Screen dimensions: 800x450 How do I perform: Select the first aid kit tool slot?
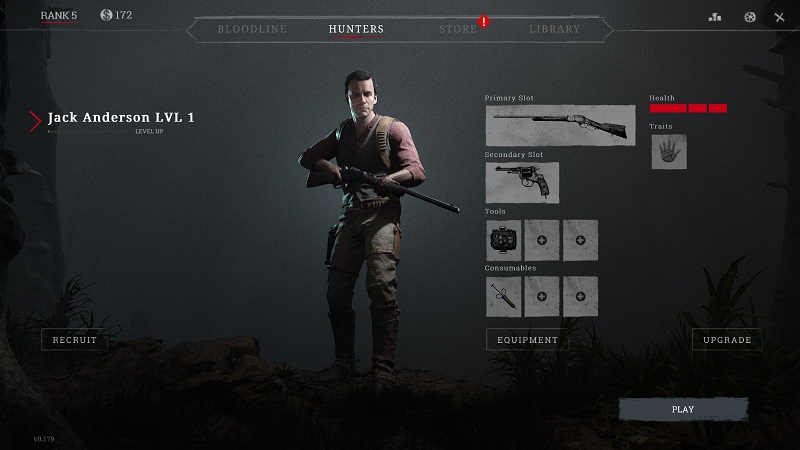click(x=503, y=240)
